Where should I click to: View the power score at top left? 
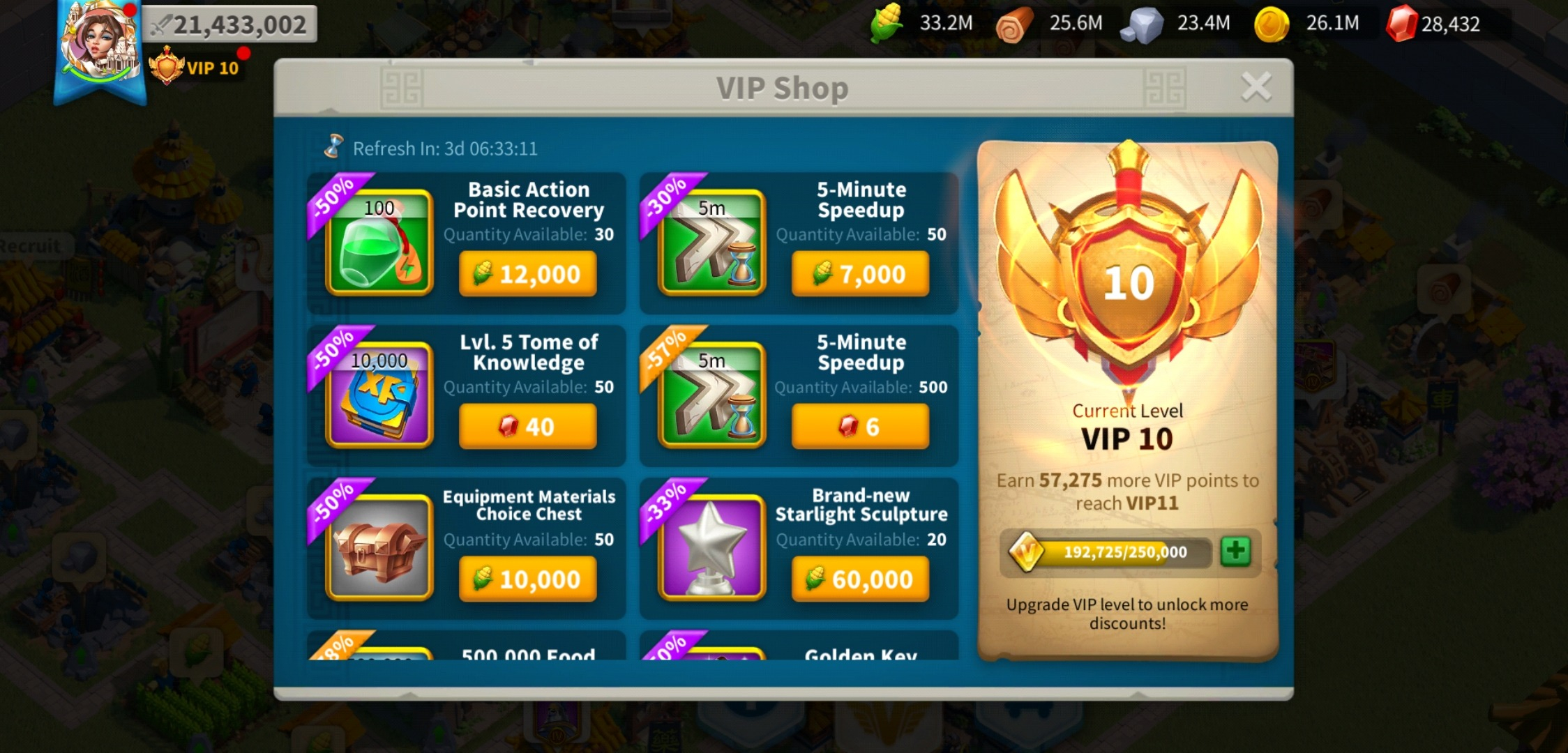(230, 24)
